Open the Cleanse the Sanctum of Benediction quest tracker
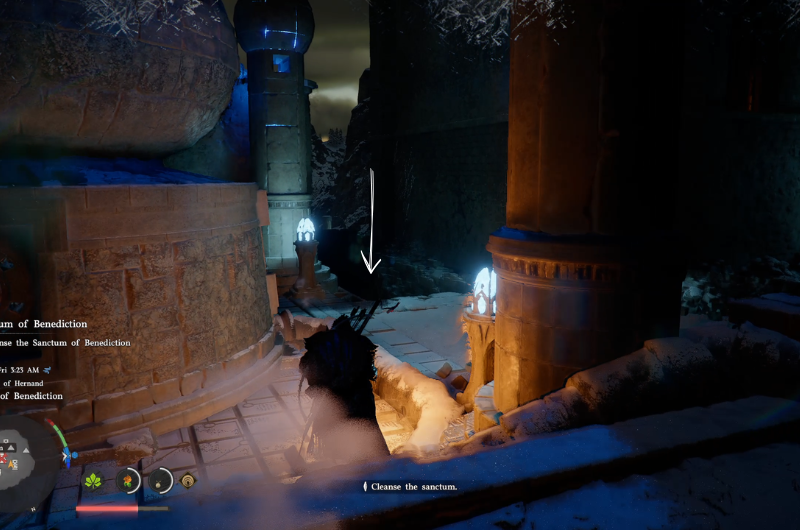 coord(66,343)
